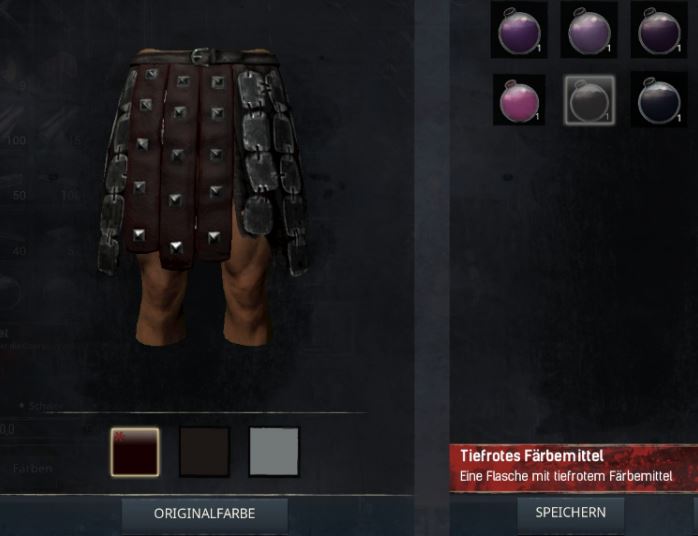This screenshot has width=698, height=536.
Task: Pick the light grey color swatch
Action: click(274, 452)
